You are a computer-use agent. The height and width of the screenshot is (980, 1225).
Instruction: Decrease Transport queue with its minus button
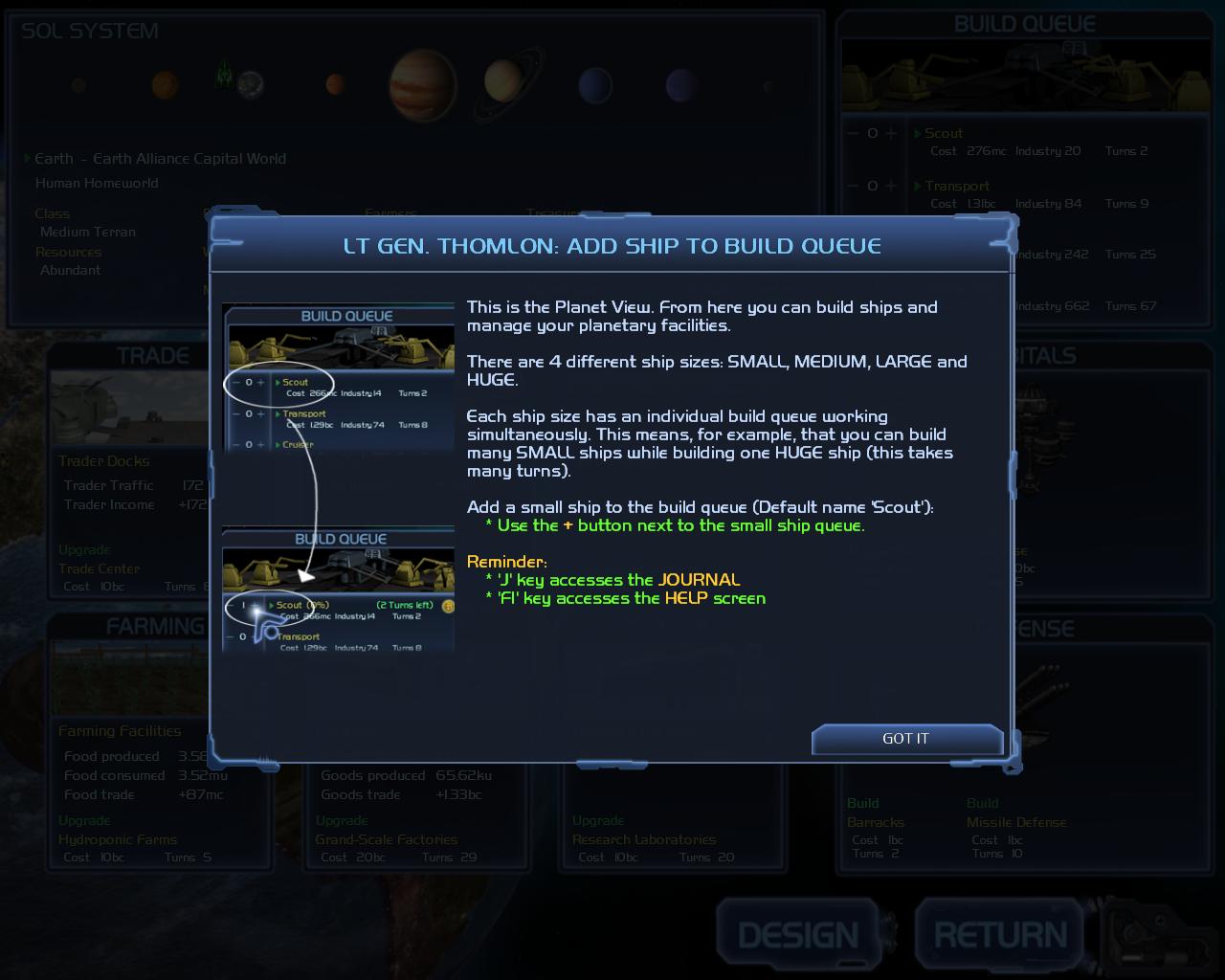click(x=853, y=187)
